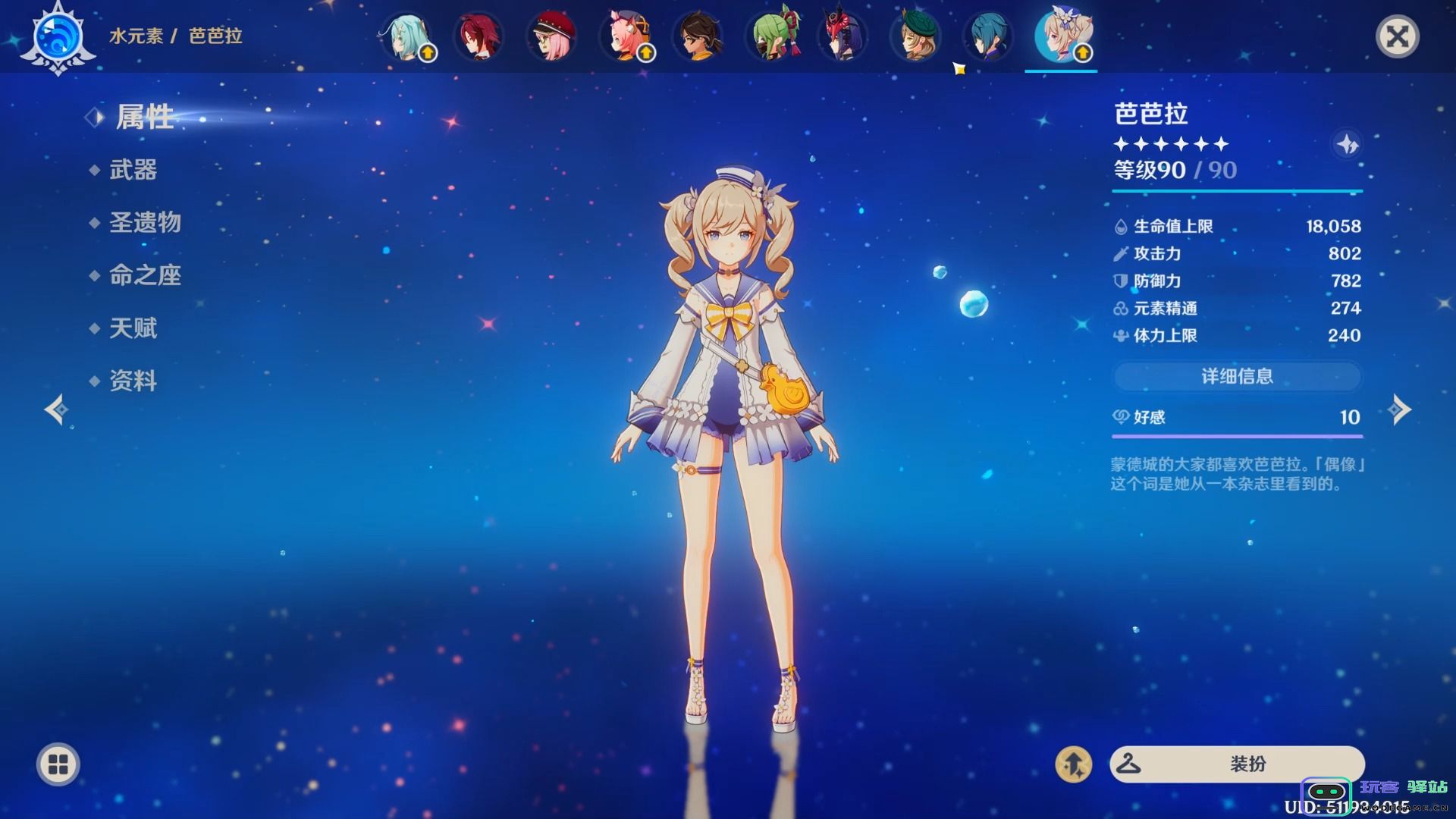Click the 装扮 outfit button

(1237, 764)
